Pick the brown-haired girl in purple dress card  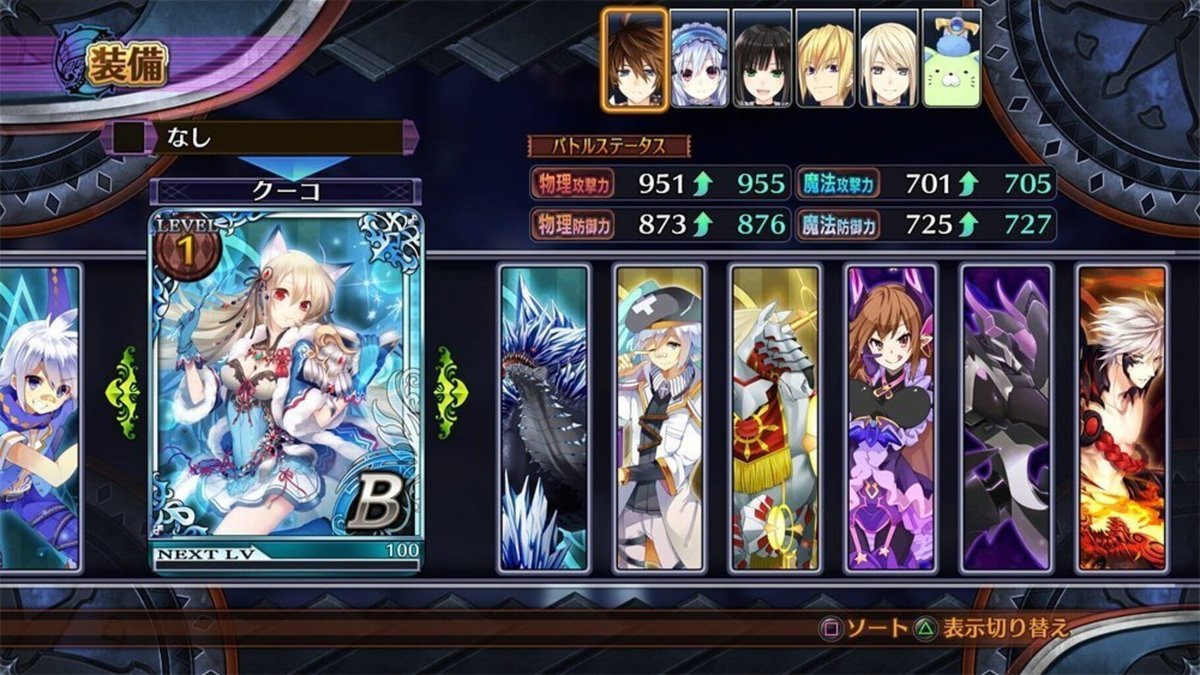890,418
